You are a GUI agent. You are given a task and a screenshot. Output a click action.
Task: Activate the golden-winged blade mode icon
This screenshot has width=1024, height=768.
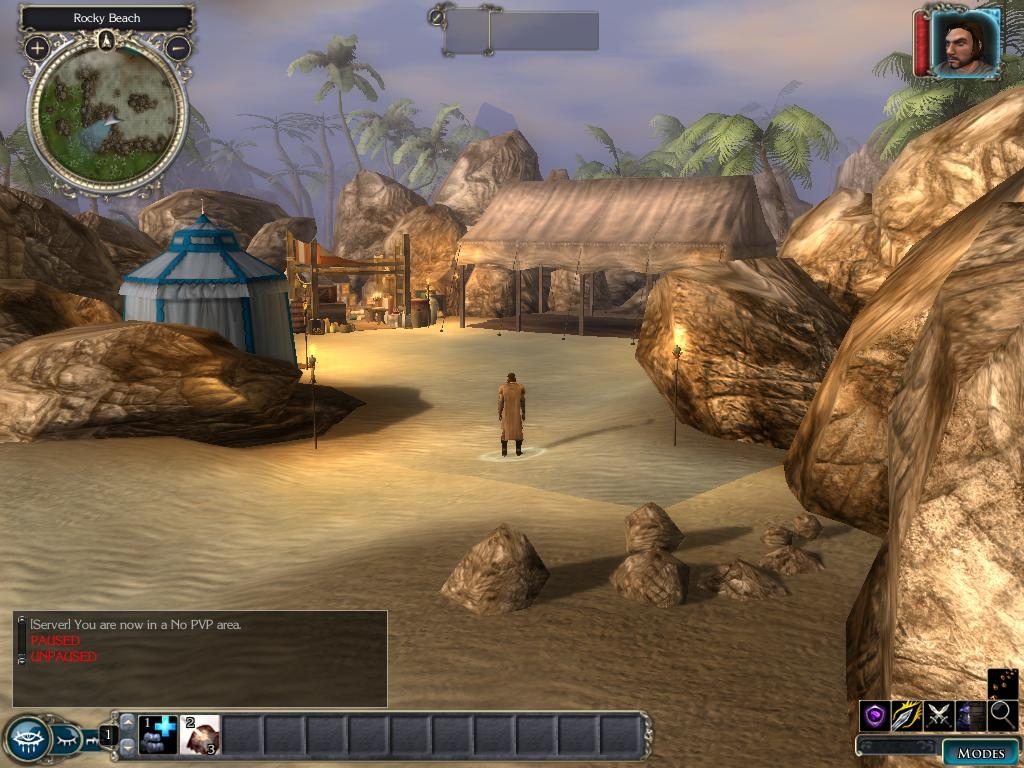click(x=907, y=715)
